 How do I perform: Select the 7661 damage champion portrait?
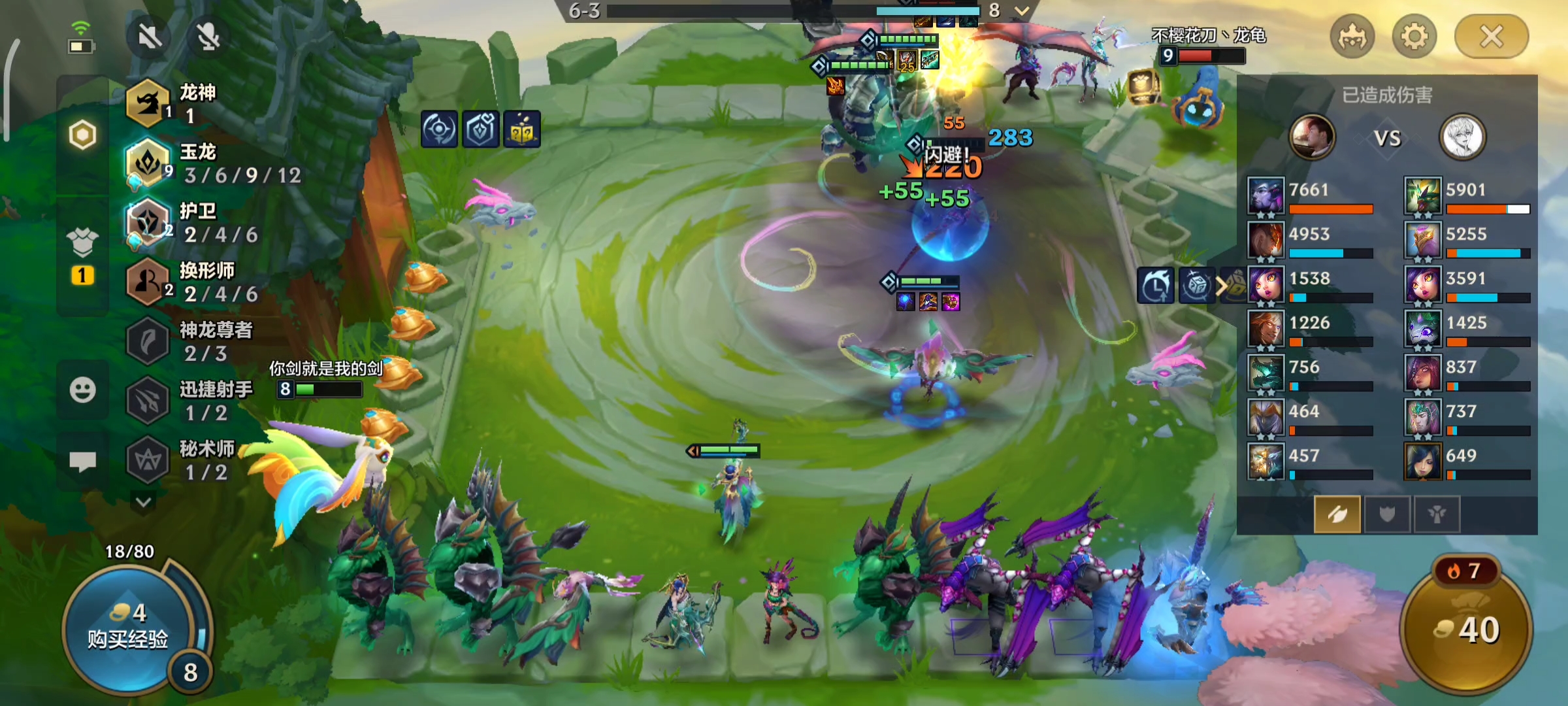[1266, 195]
